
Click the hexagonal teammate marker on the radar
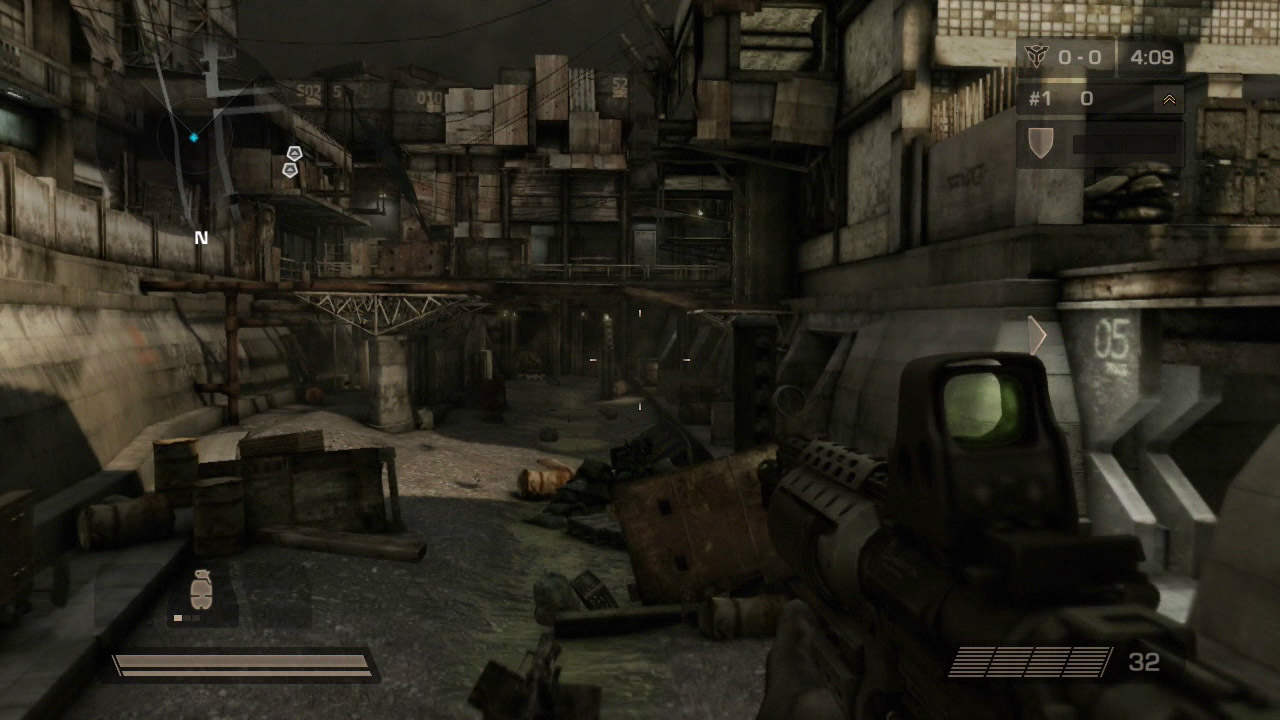[294, 153]
